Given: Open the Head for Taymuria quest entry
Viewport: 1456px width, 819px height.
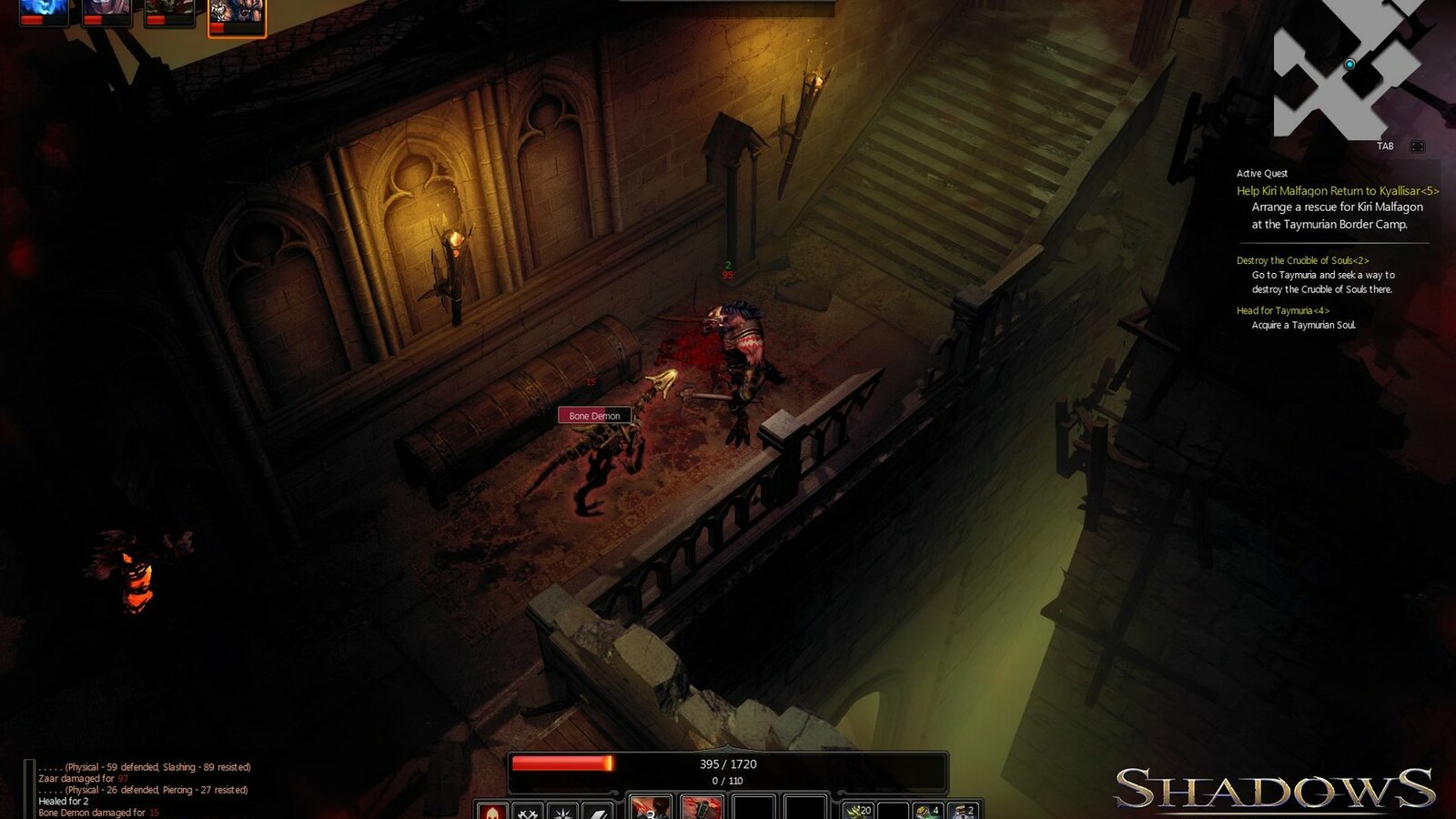Looking at the screenshot, I should [1283, 310].
